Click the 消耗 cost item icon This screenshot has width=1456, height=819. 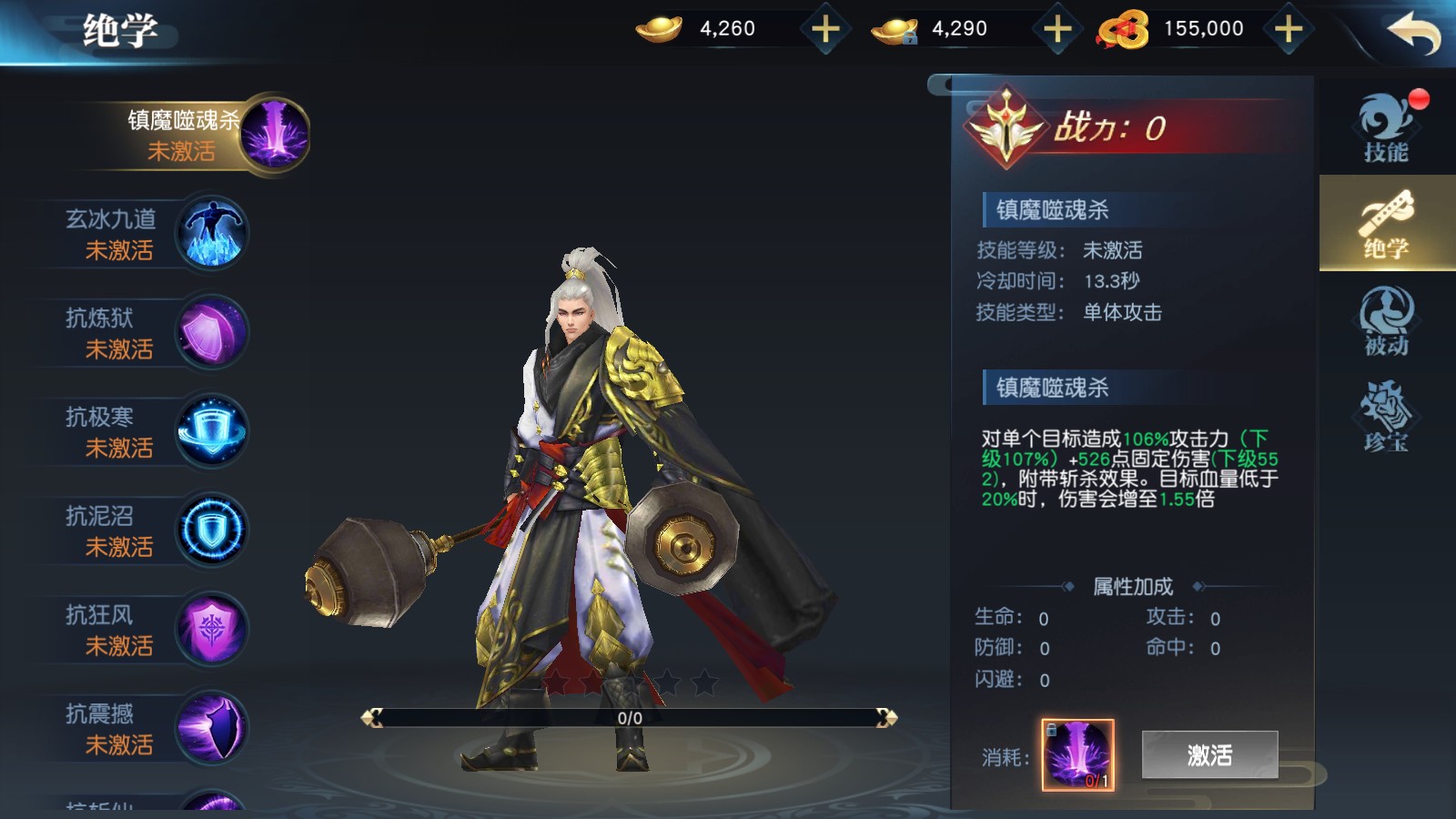pyautogui.click(x=1077, y=754)
